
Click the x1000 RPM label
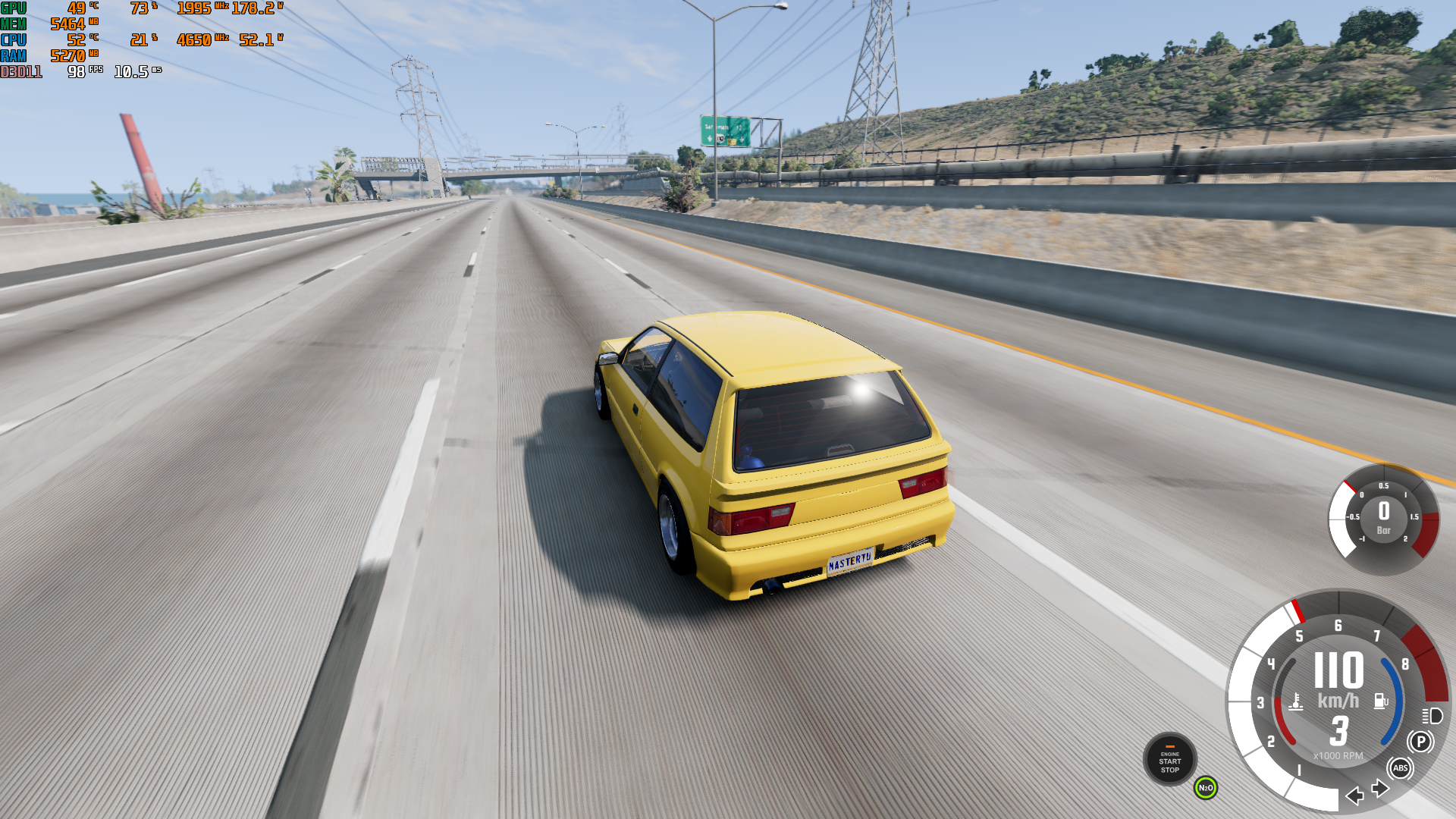coord(1339,756)
